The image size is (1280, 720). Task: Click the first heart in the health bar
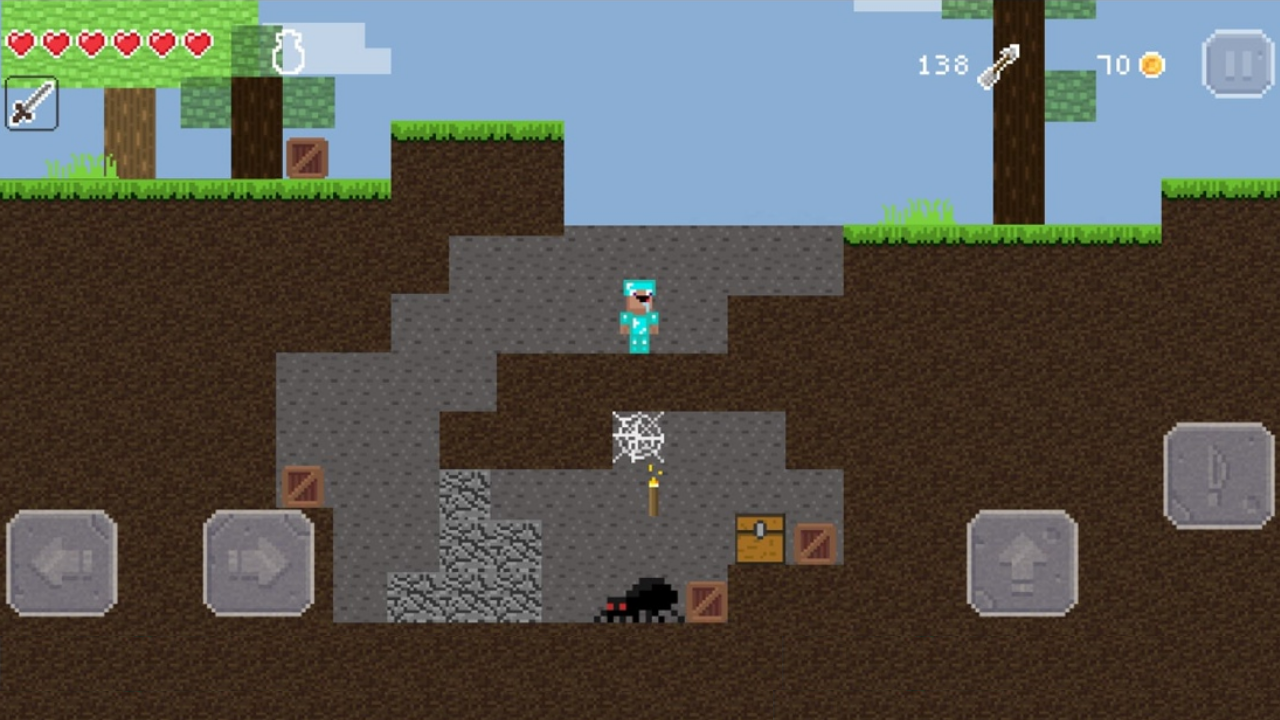22,44
